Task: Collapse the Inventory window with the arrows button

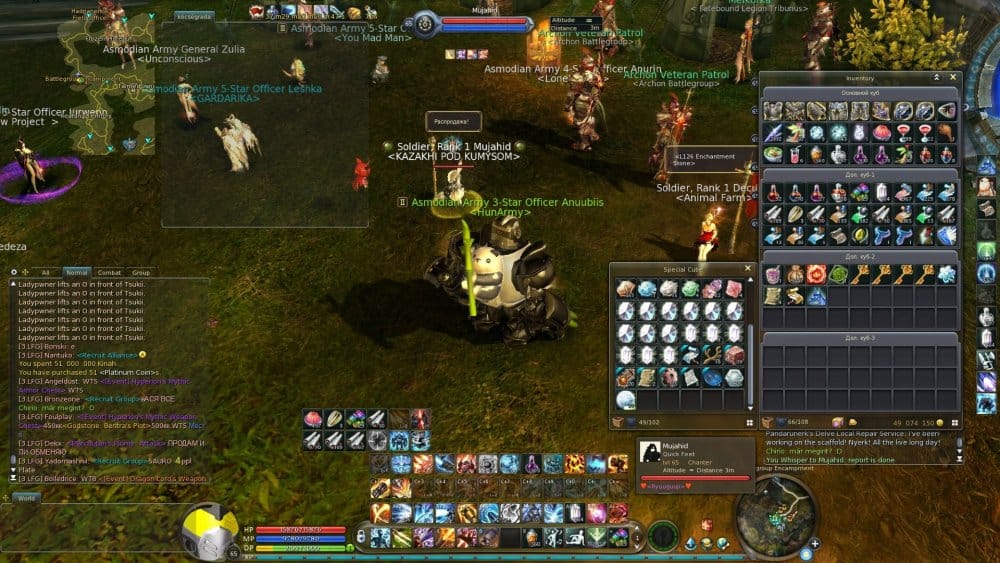Action: [x=937, y=77]
